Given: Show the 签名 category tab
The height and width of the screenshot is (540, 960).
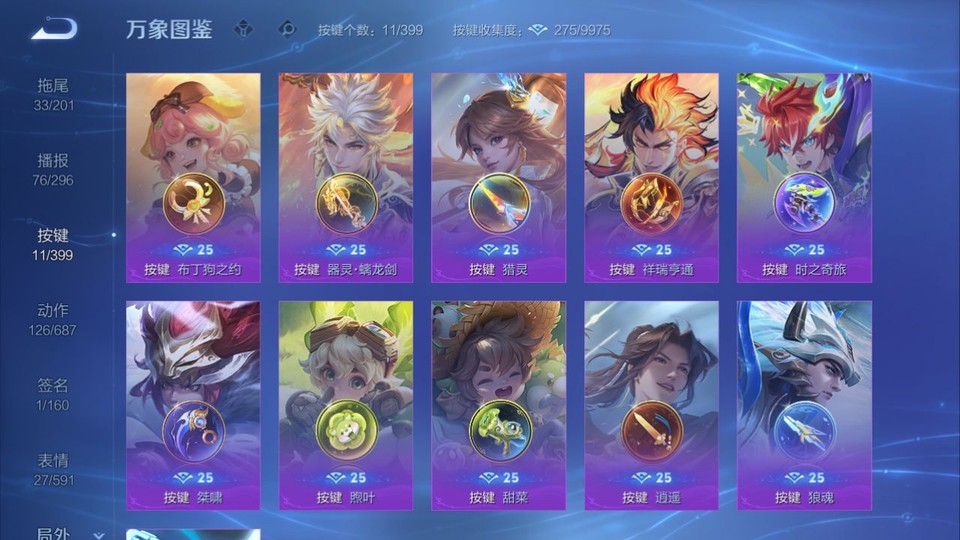Looking at the screenshot, I should (53, 394).
